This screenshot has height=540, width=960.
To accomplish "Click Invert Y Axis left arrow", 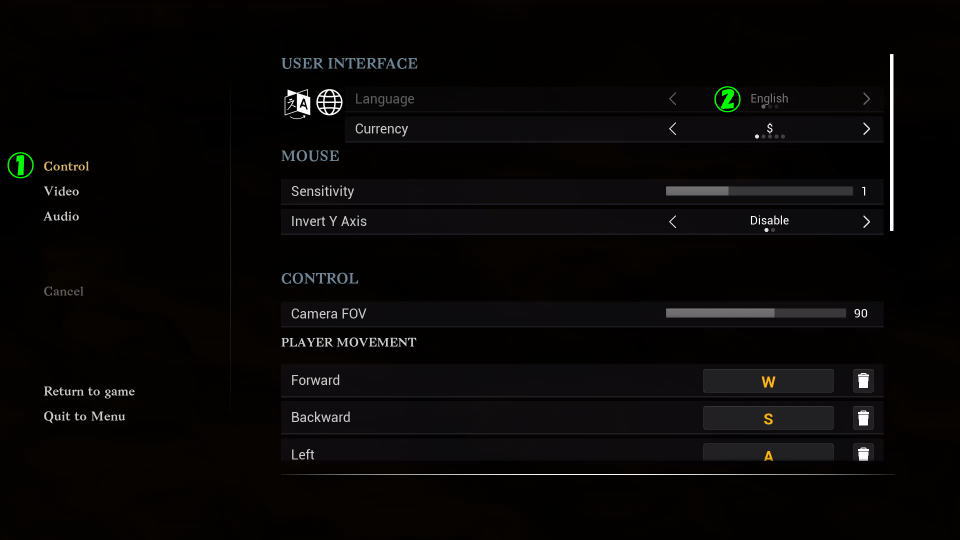I will pyautogui.click(x=672, y=221).
